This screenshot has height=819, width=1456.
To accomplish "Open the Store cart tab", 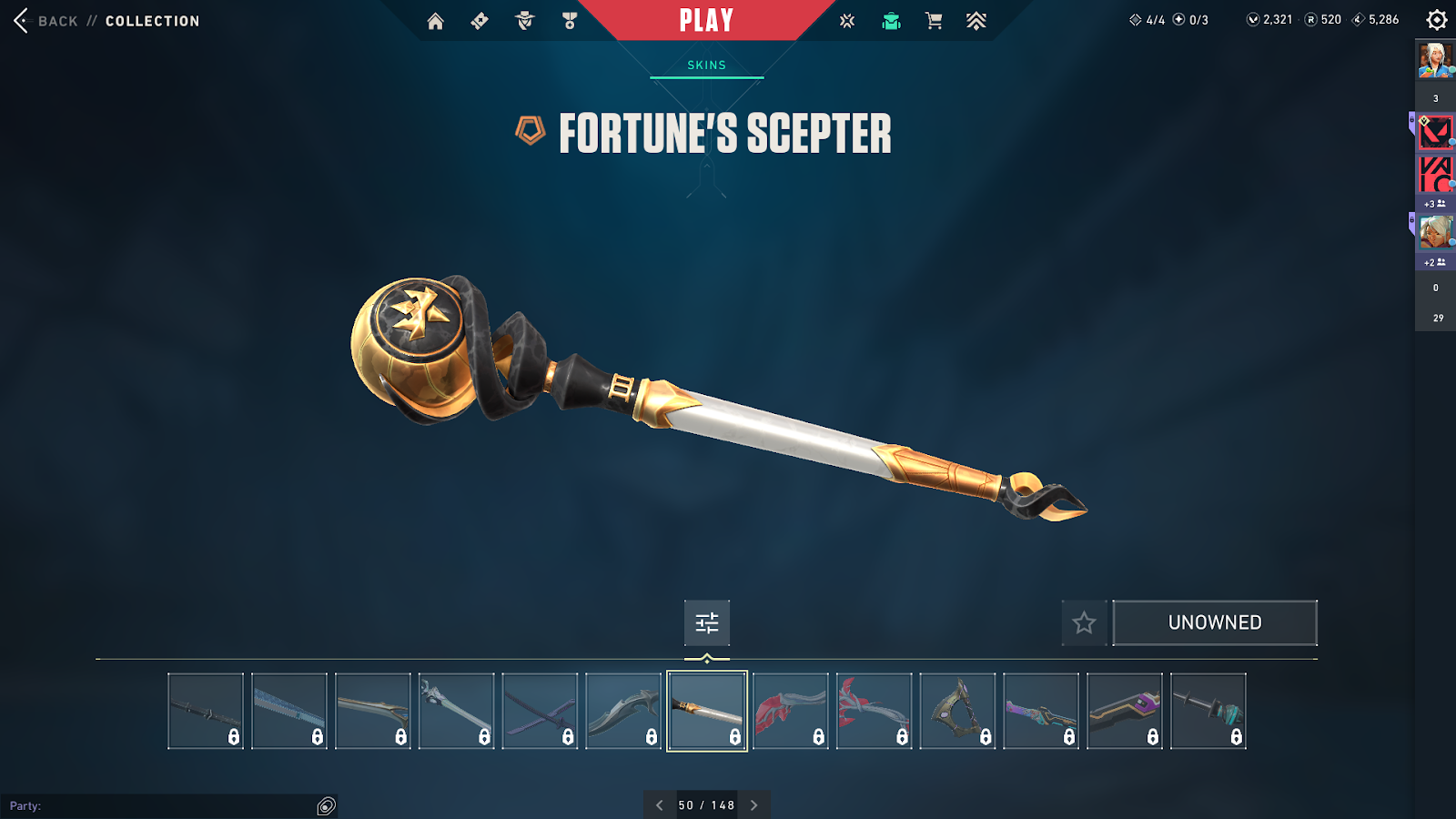I will (x=934, y=21).
